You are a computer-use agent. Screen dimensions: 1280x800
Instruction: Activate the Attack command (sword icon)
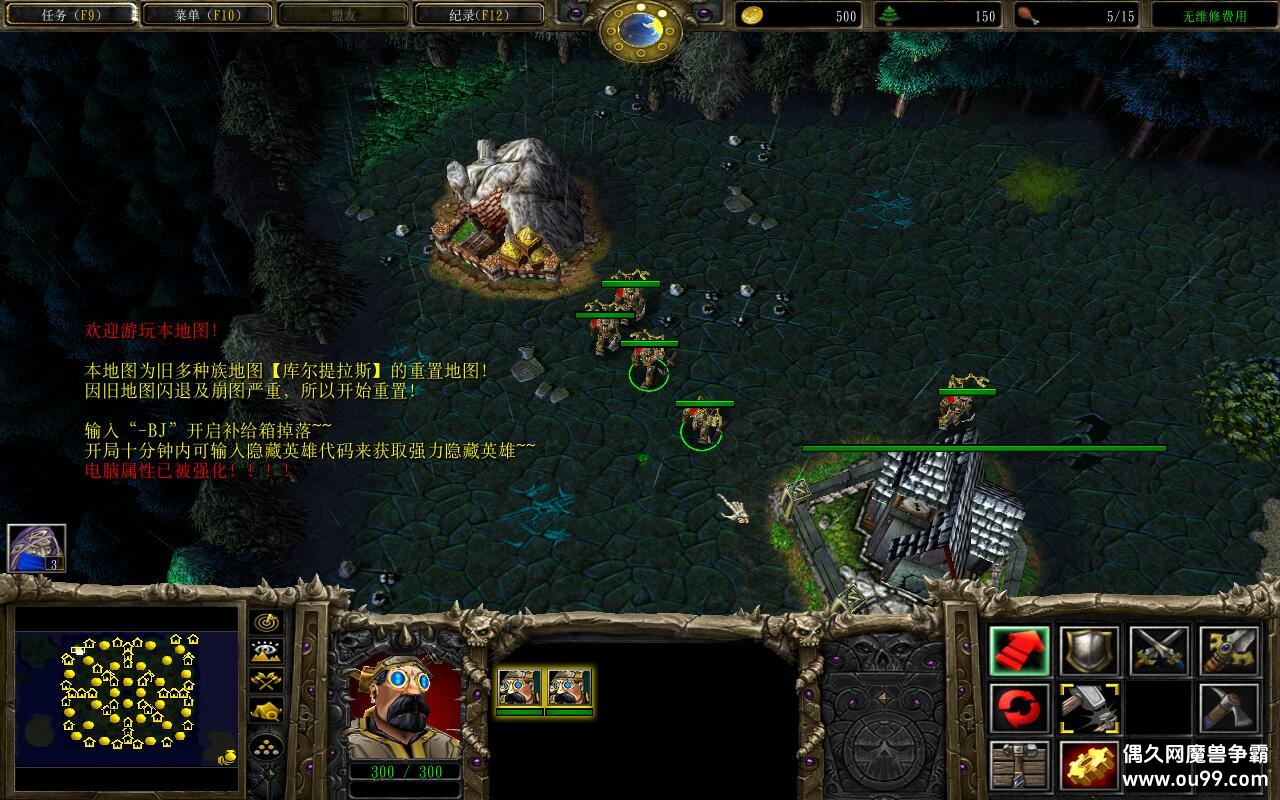point(1229,651)
